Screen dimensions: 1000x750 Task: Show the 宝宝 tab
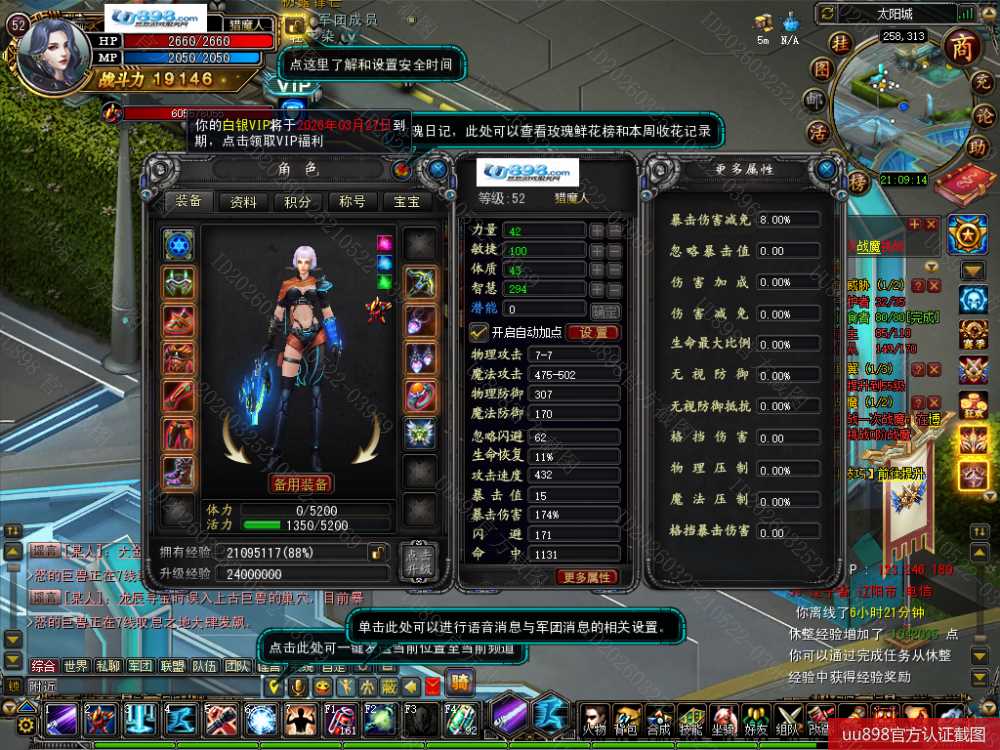tap(406, 202)
